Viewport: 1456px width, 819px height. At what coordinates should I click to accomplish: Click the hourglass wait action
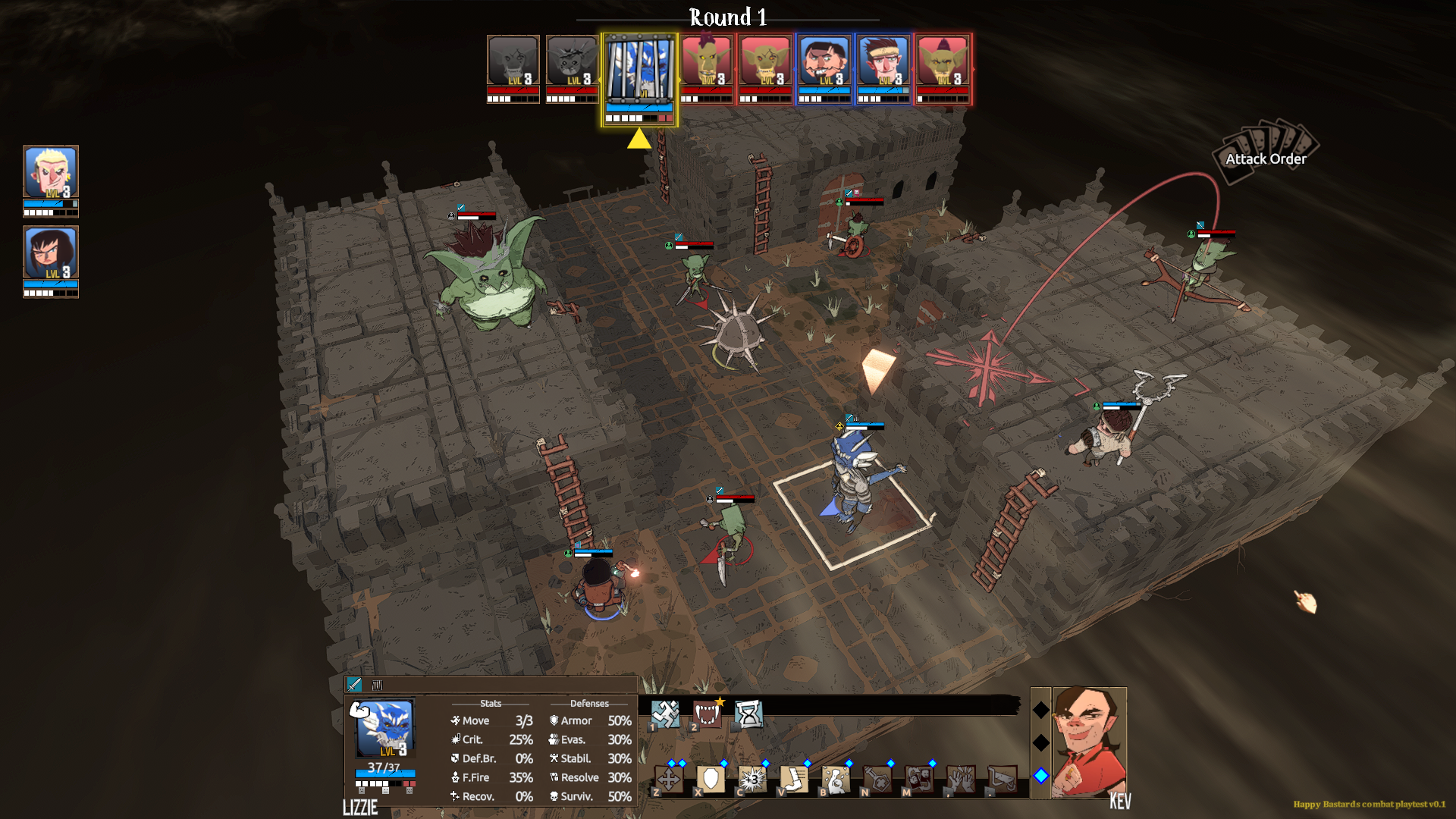[748, 714]
